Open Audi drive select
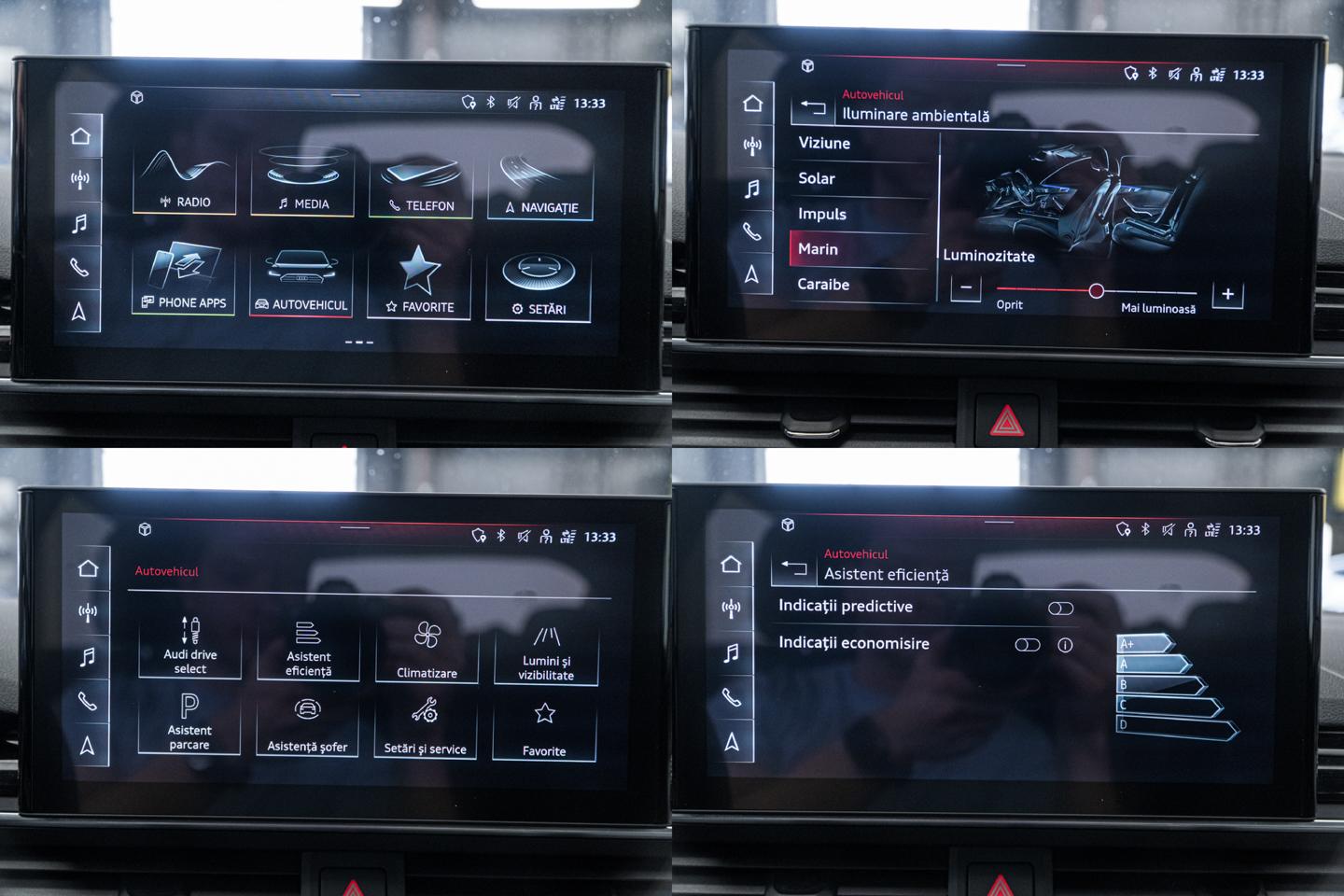 click(x=190, y=646)
